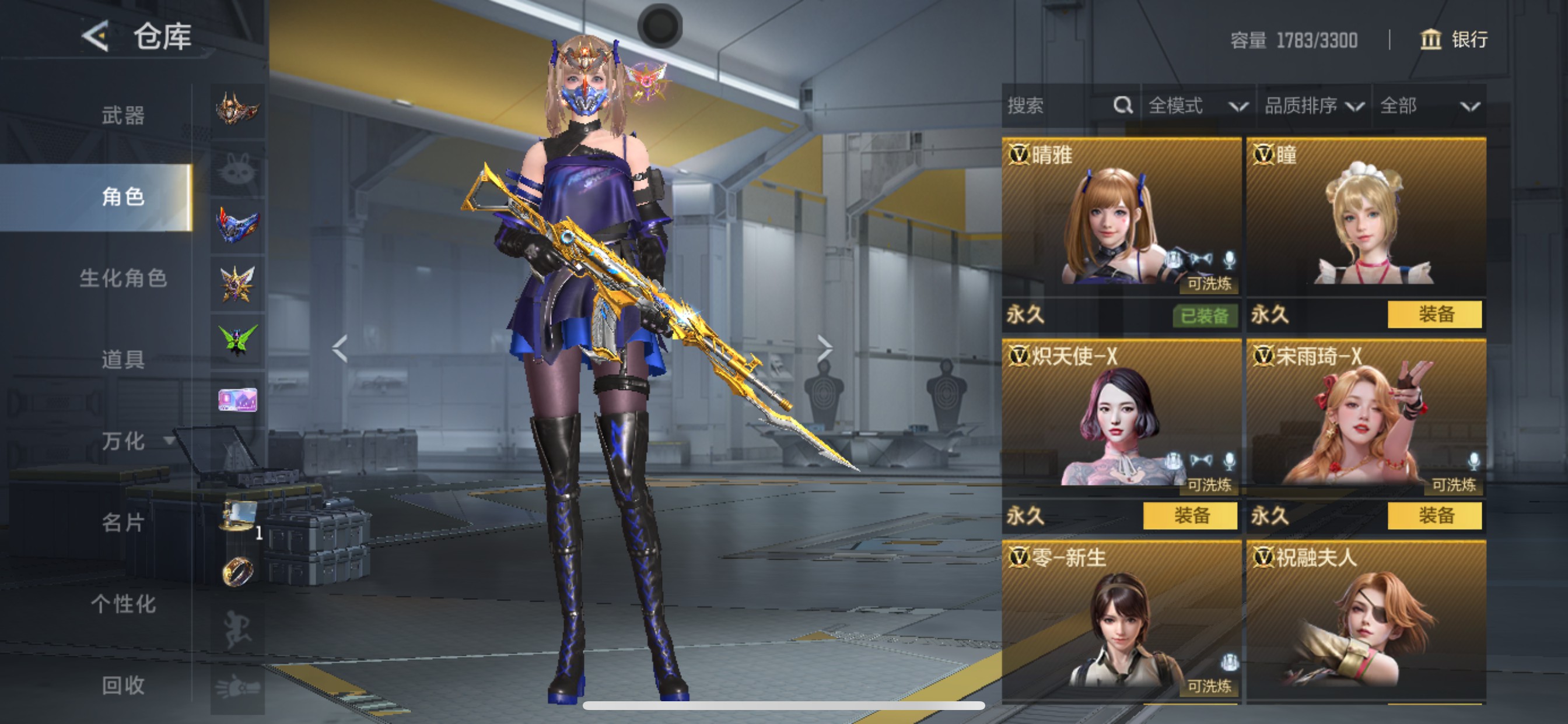
Task: Select the 道具 category
Action: pos(123,360)
